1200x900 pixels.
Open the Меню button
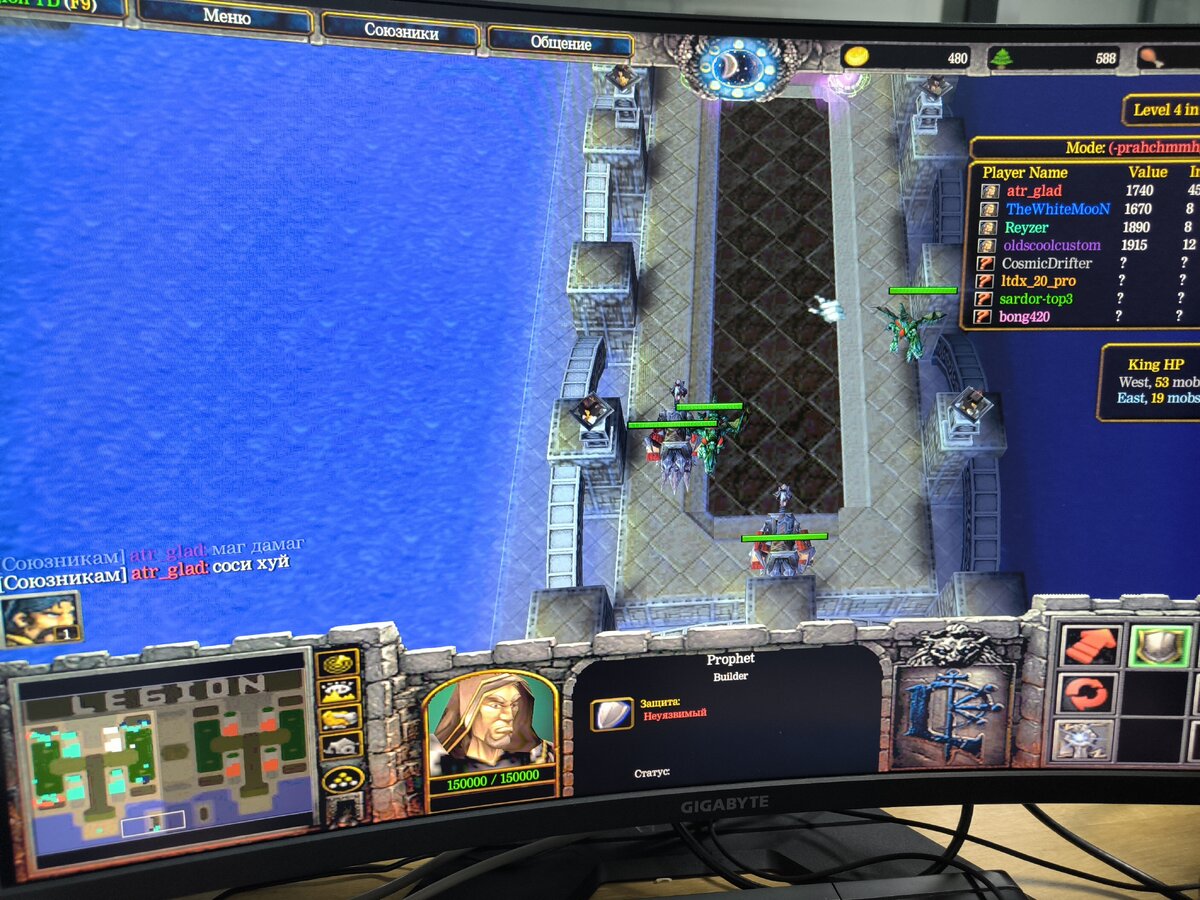pos(226,18)
